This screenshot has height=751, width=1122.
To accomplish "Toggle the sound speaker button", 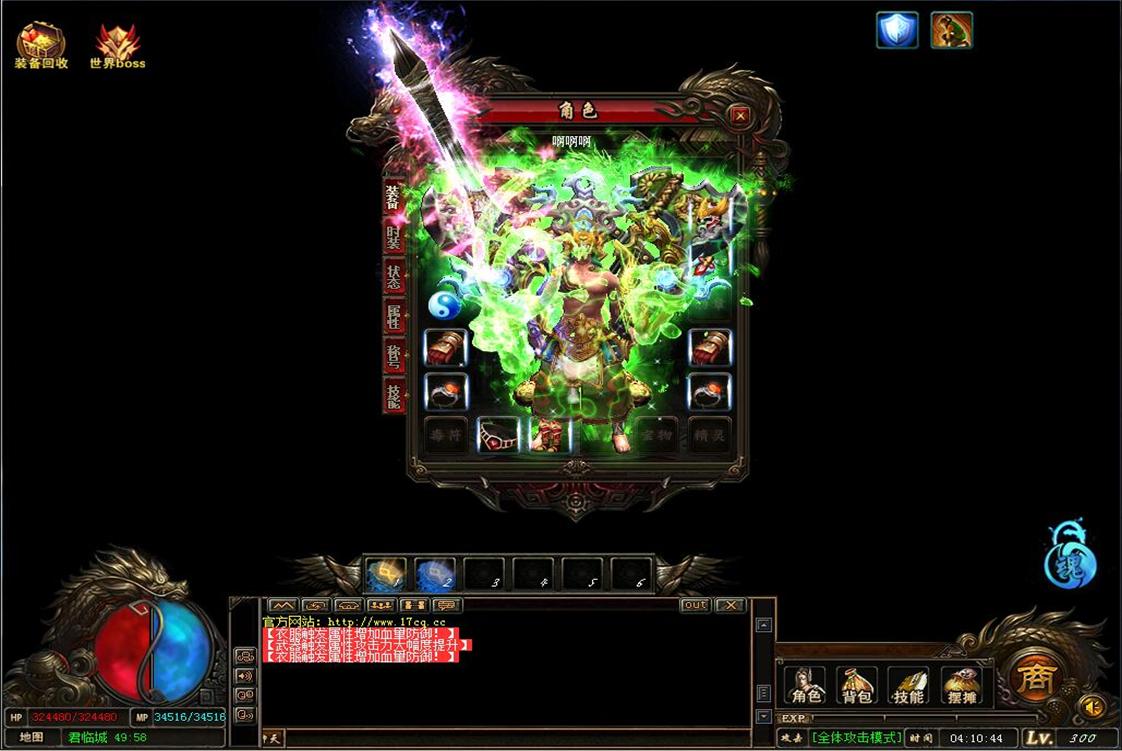I will tap(1093, 707).
